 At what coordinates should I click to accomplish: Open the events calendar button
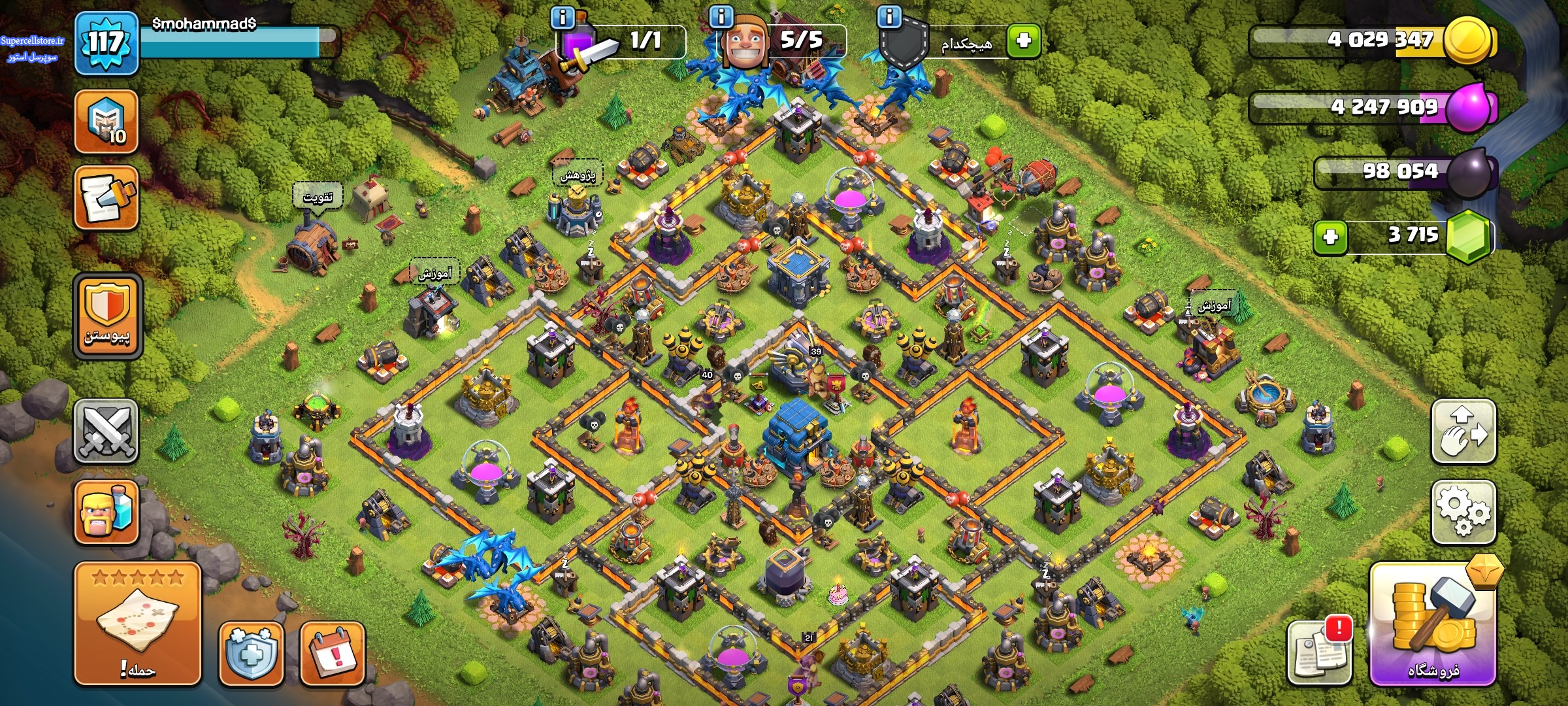pos(332,653)
